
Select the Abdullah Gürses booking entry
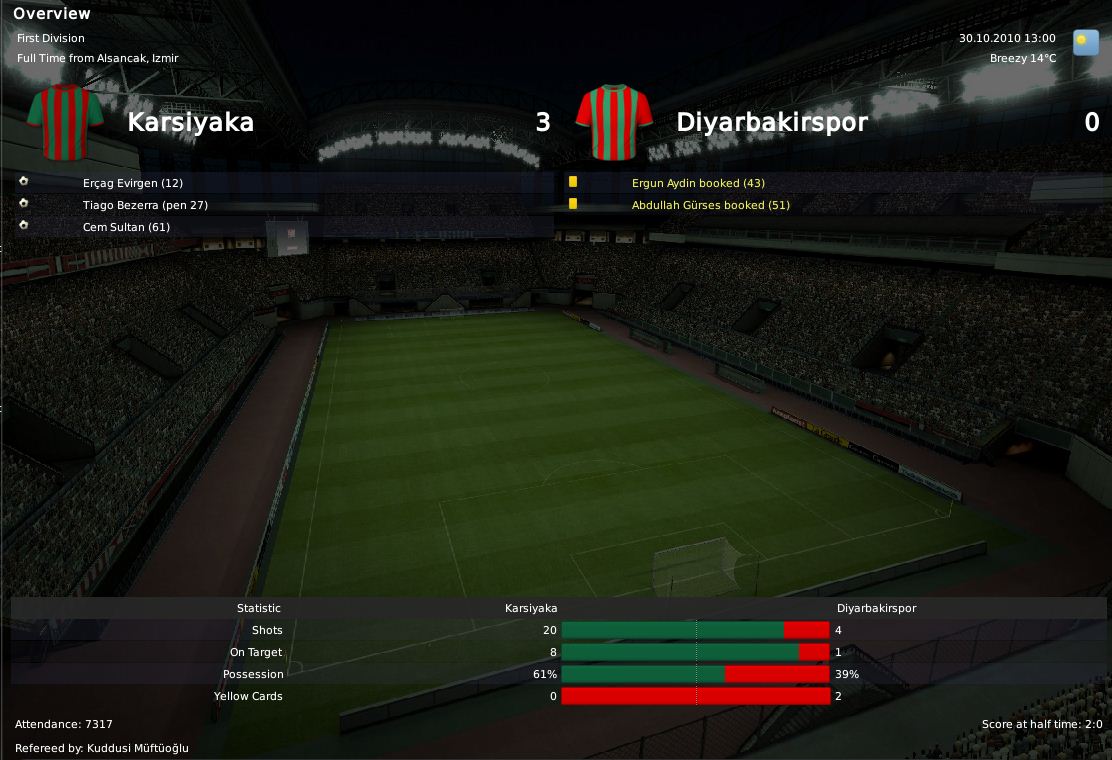(710, 205)
